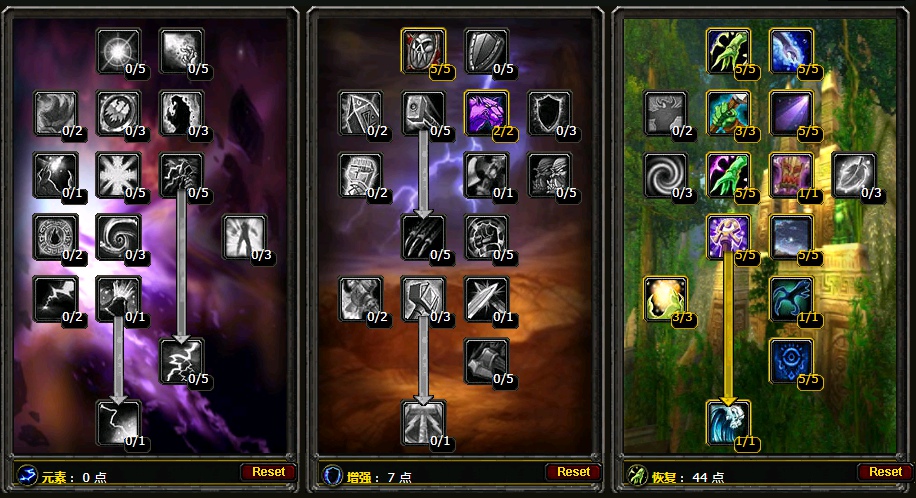The height and width of the screenshot is (498, 916).
Task: Select the Flurry claw talent in Enhancement
Action: tap(423, 236)
